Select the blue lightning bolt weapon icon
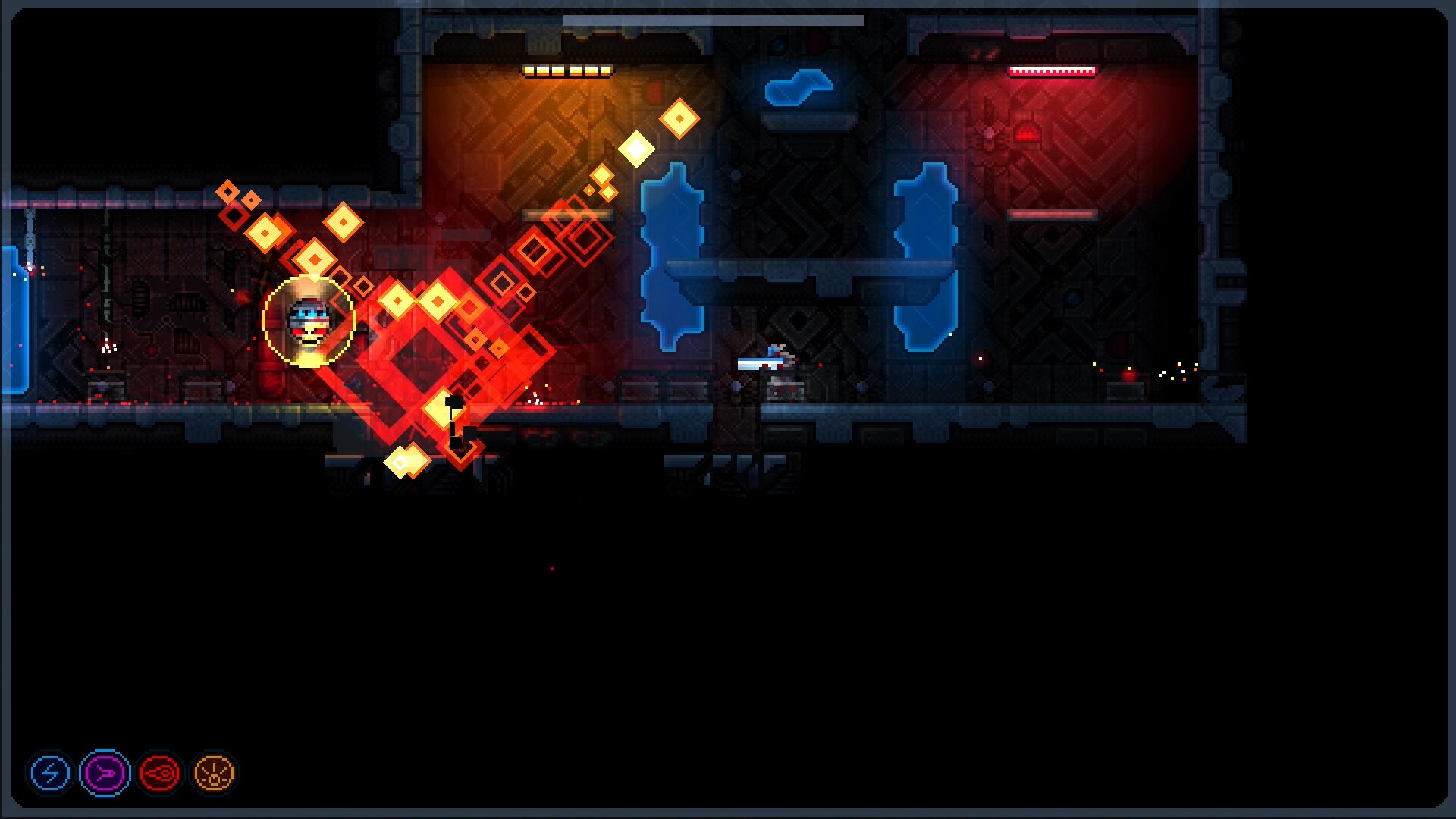 50,773
